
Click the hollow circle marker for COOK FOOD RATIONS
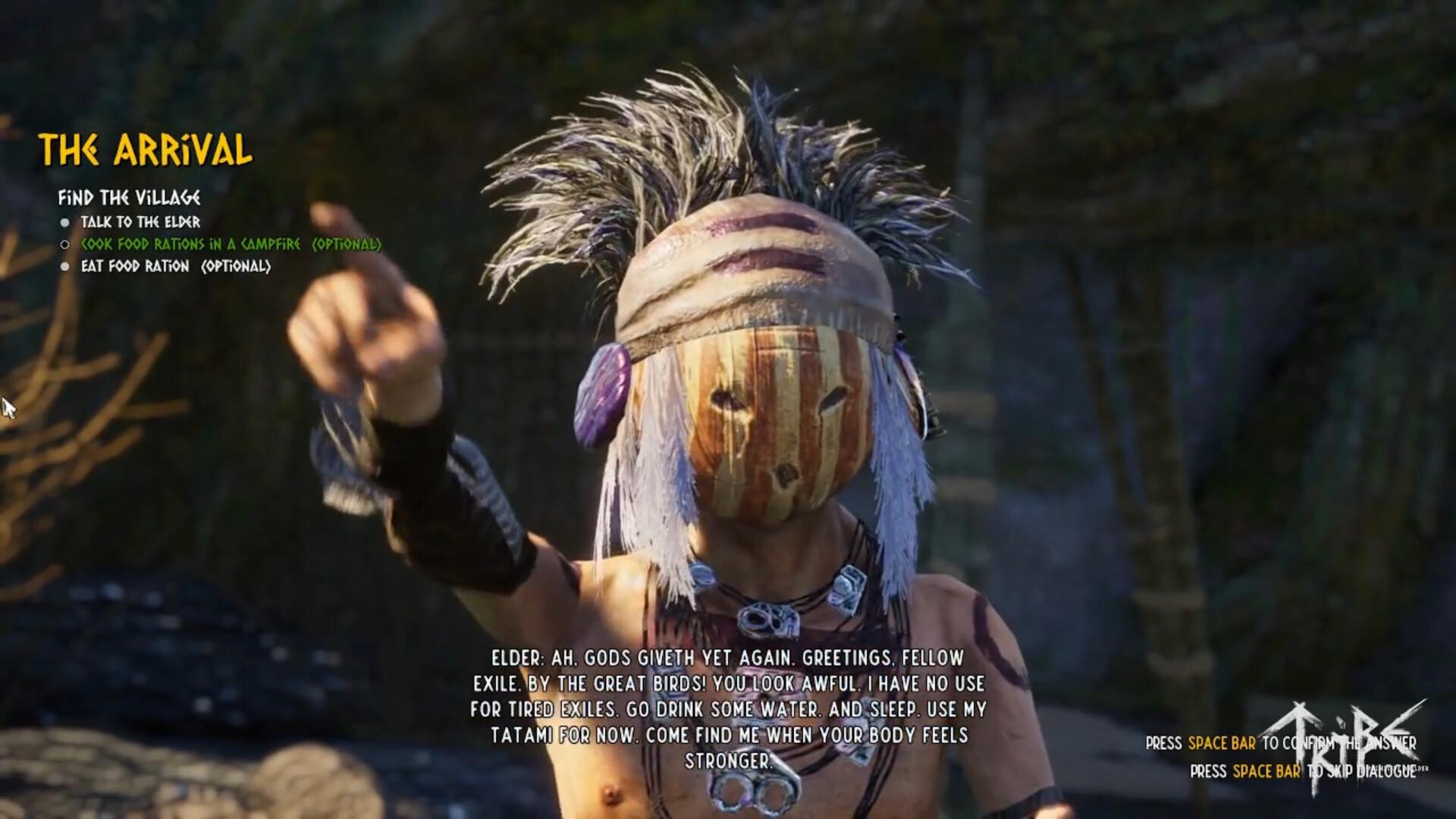click(x=67, y=245)
